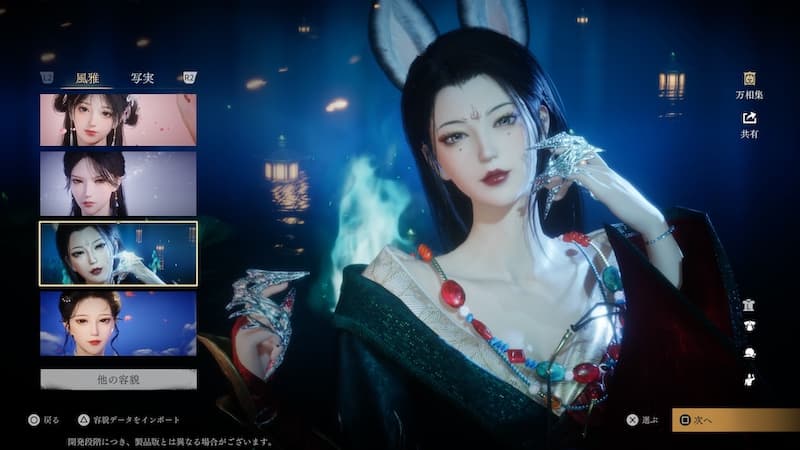Image resolution: width=800 pixels, height=450 pixels.
Task: Select the highlighted silver-claw face preset
Action: [118, 254]
